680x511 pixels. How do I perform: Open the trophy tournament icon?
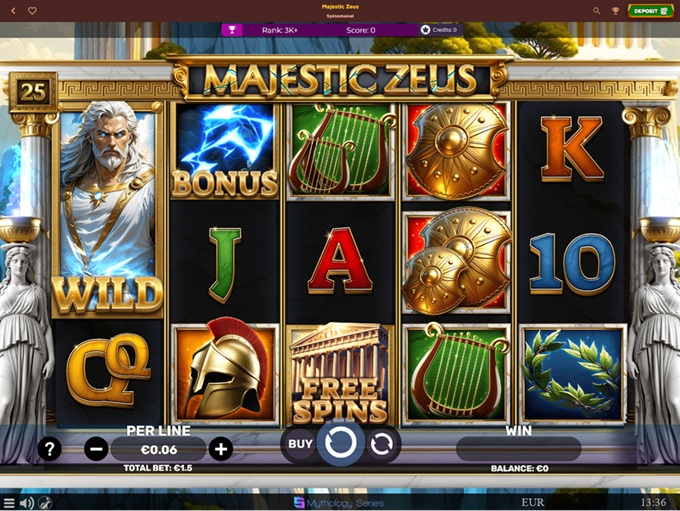(231, 30)
